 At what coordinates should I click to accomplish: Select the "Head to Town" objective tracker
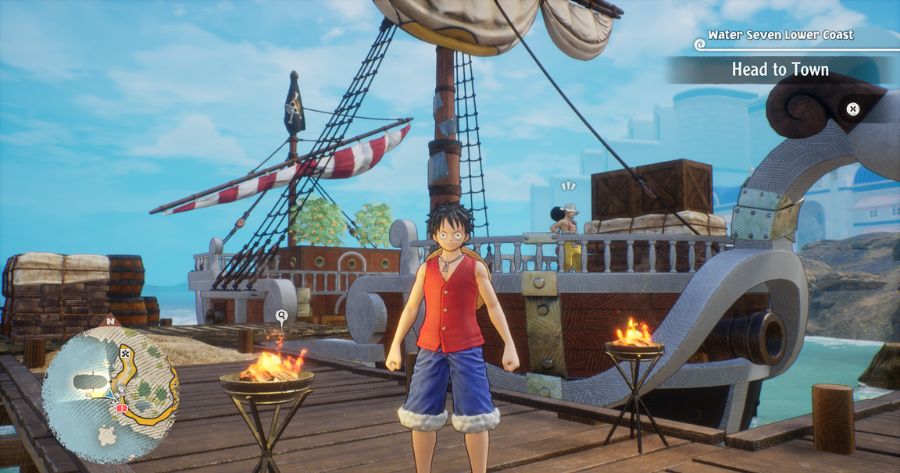click(780, 70)
